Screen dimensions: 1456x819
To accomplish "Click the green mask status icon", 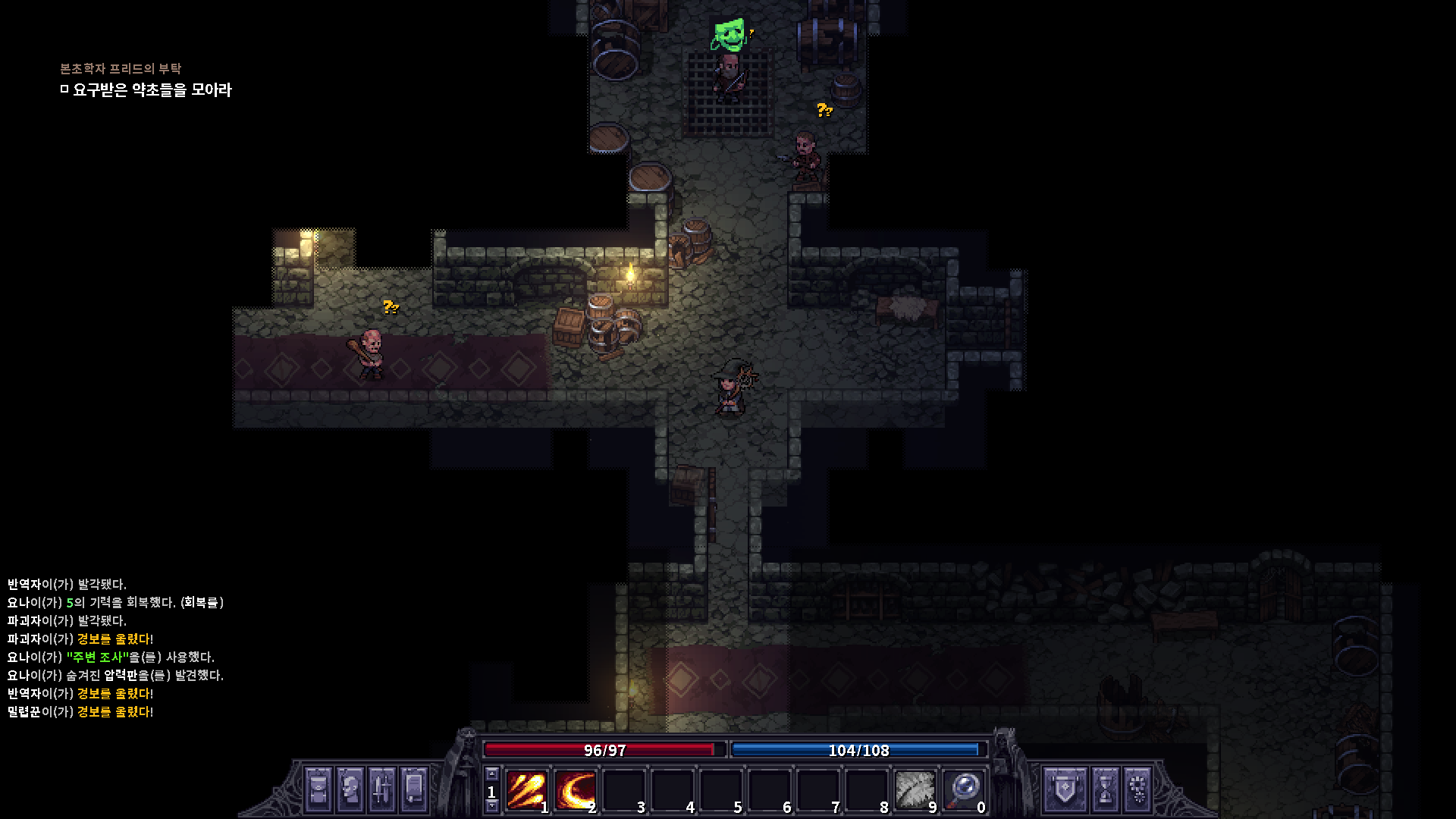I will [729, 35].
